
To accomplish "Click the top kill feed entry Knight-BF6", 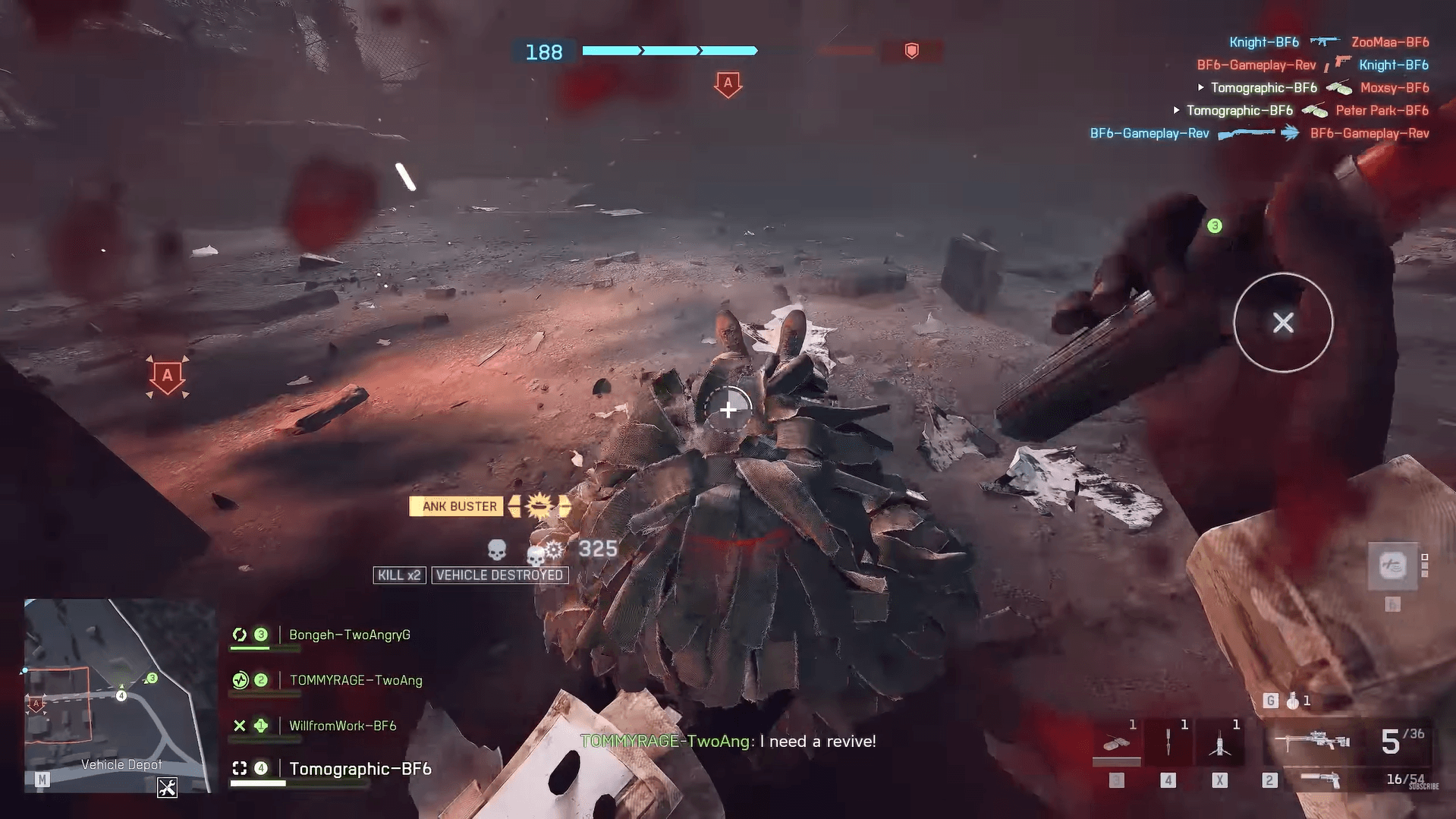I will tap(1263, 42).
